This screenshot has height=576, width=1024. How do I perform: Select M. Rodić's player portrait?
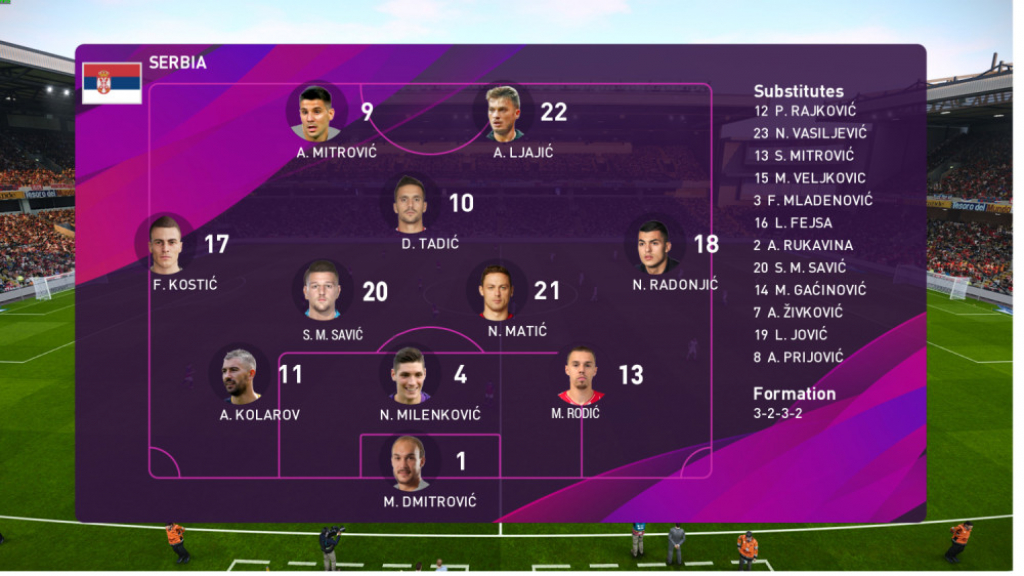pyautogui.click(x=579, y=375)
